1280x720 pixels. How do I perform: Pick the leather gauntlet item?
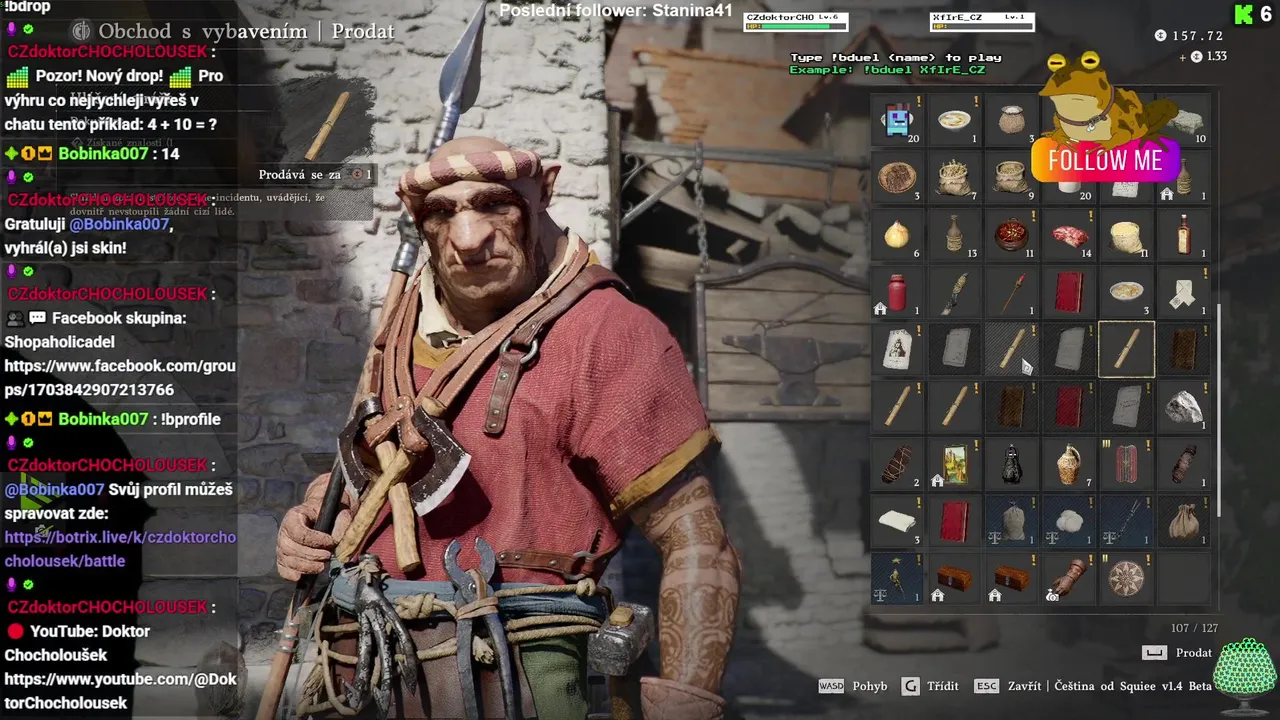tap(1069, 579)
